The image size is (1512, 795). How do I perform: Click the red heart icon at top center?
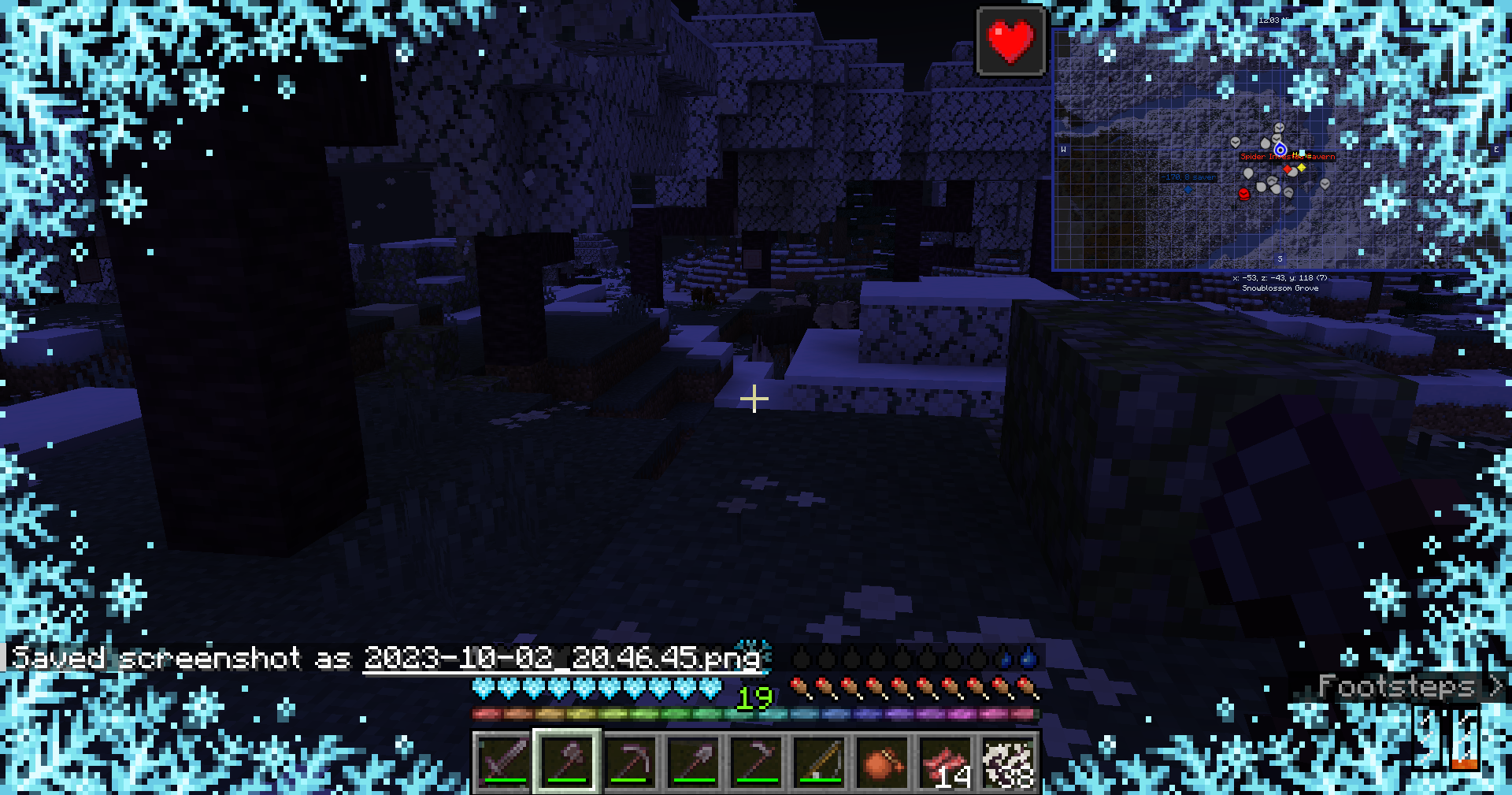[x=1010, y=42]
